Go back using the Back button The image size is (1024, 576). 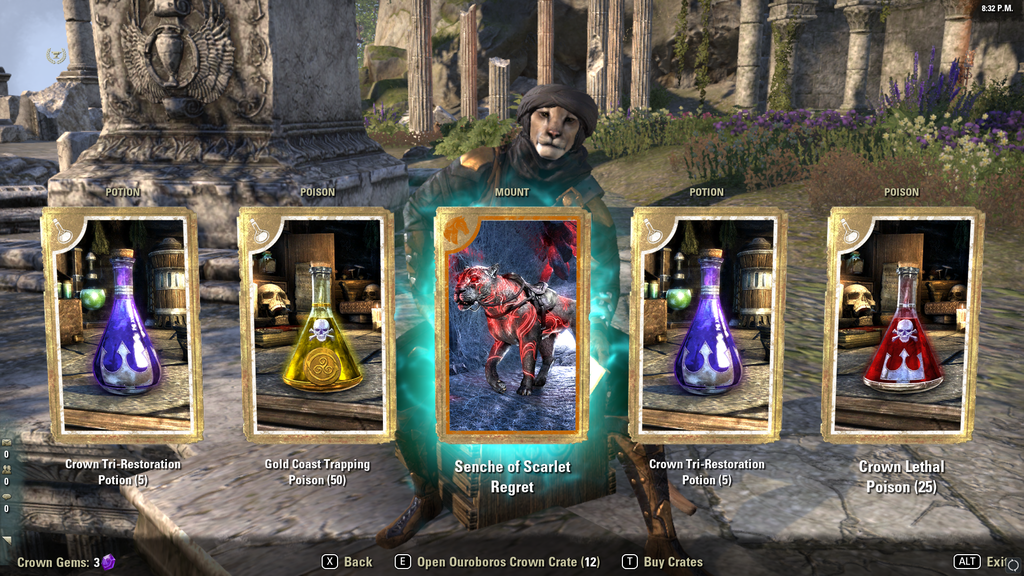347,562
